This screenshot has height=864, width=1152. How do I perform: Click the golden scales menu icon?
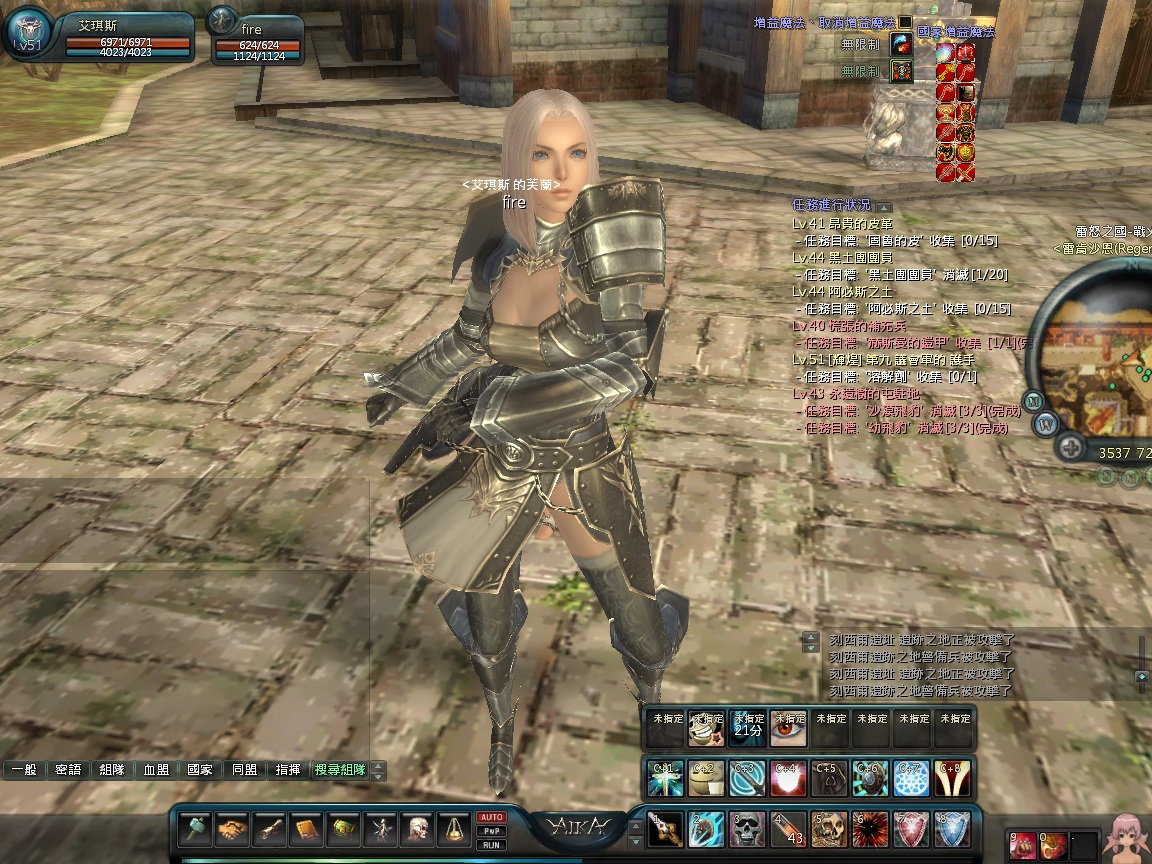click(x=455, y=829)
